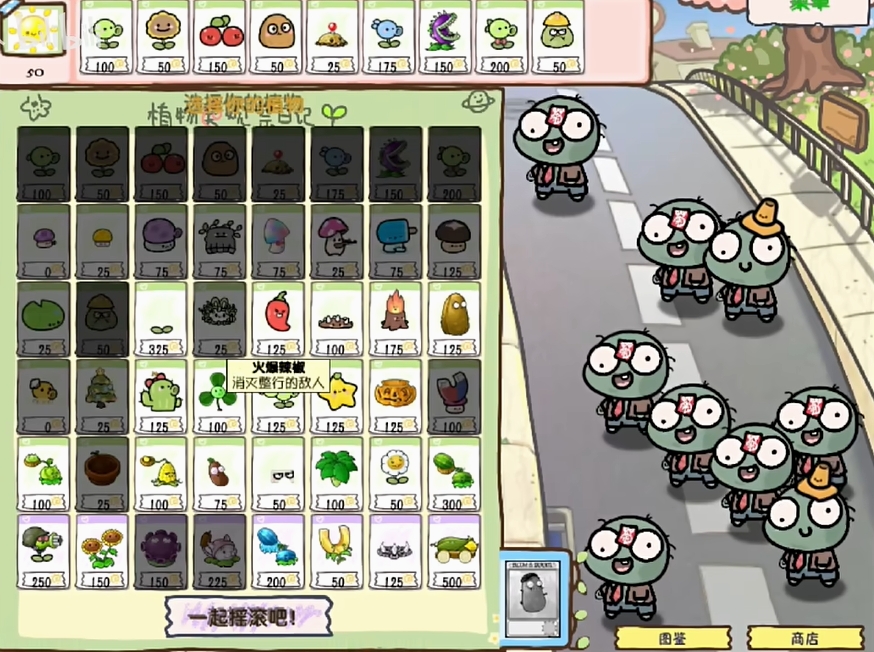Choose the Pumpkin seed card
This screenshot has height=652, width=874.
pyautogui.click(x=394, y=396)
